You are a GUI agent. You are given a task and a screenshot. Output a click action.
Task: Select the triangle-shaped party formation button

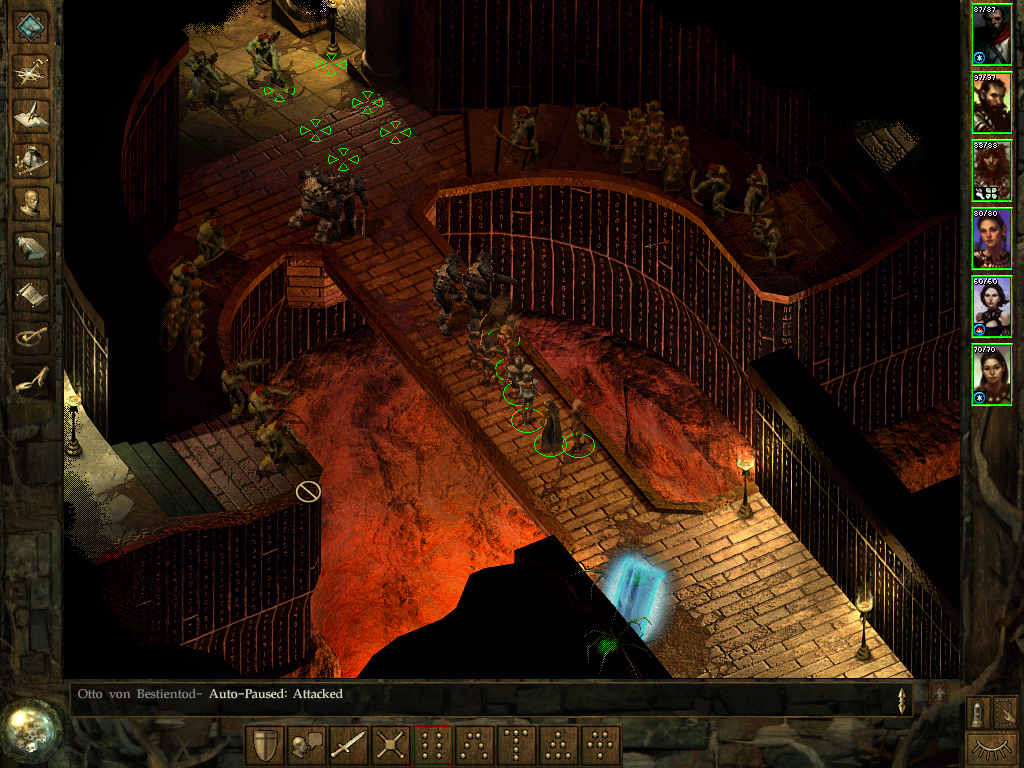559,746
